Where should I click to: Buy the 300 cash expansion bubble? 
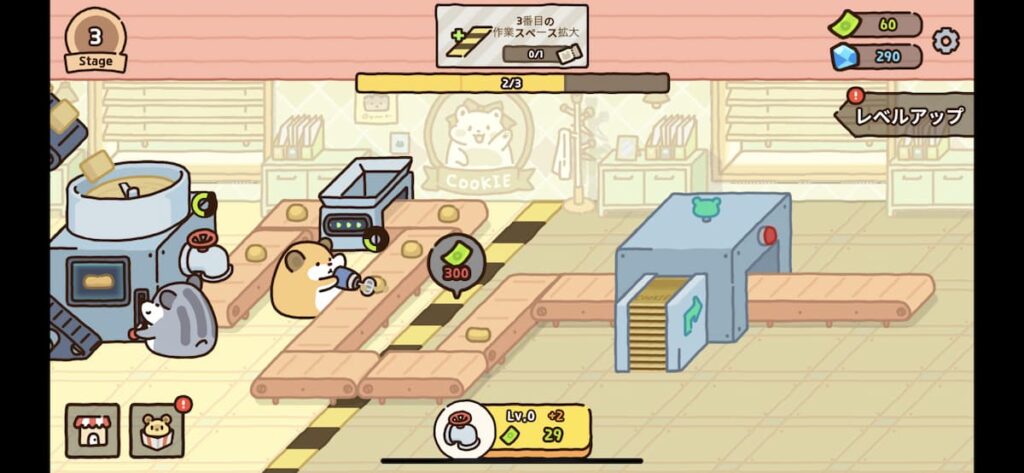click(456, 262)
